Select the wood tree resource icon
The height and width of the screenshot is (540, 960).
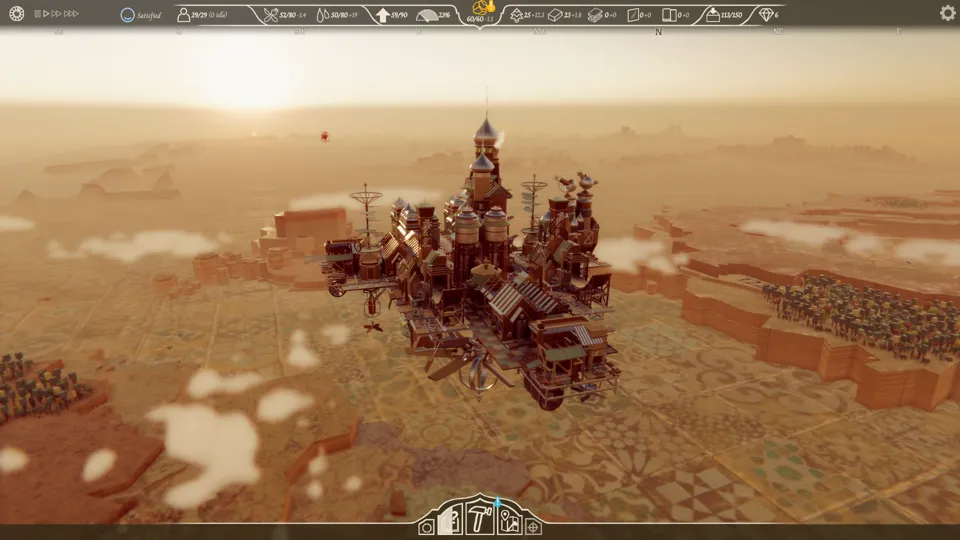(516, 15)
